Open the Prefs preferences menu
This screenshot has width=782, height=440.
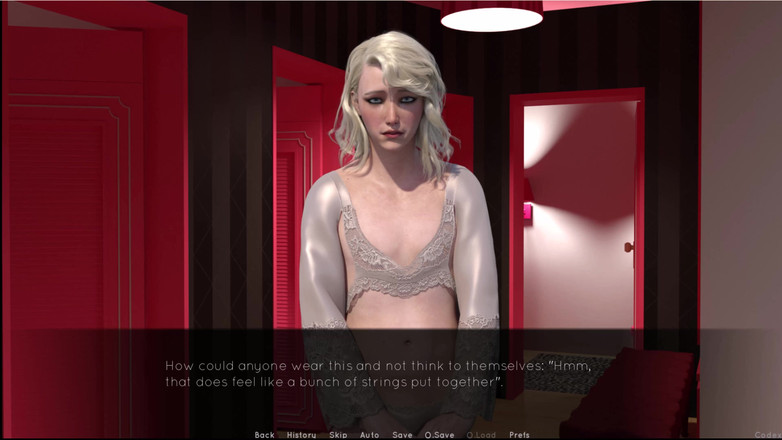tap(519, 435)
